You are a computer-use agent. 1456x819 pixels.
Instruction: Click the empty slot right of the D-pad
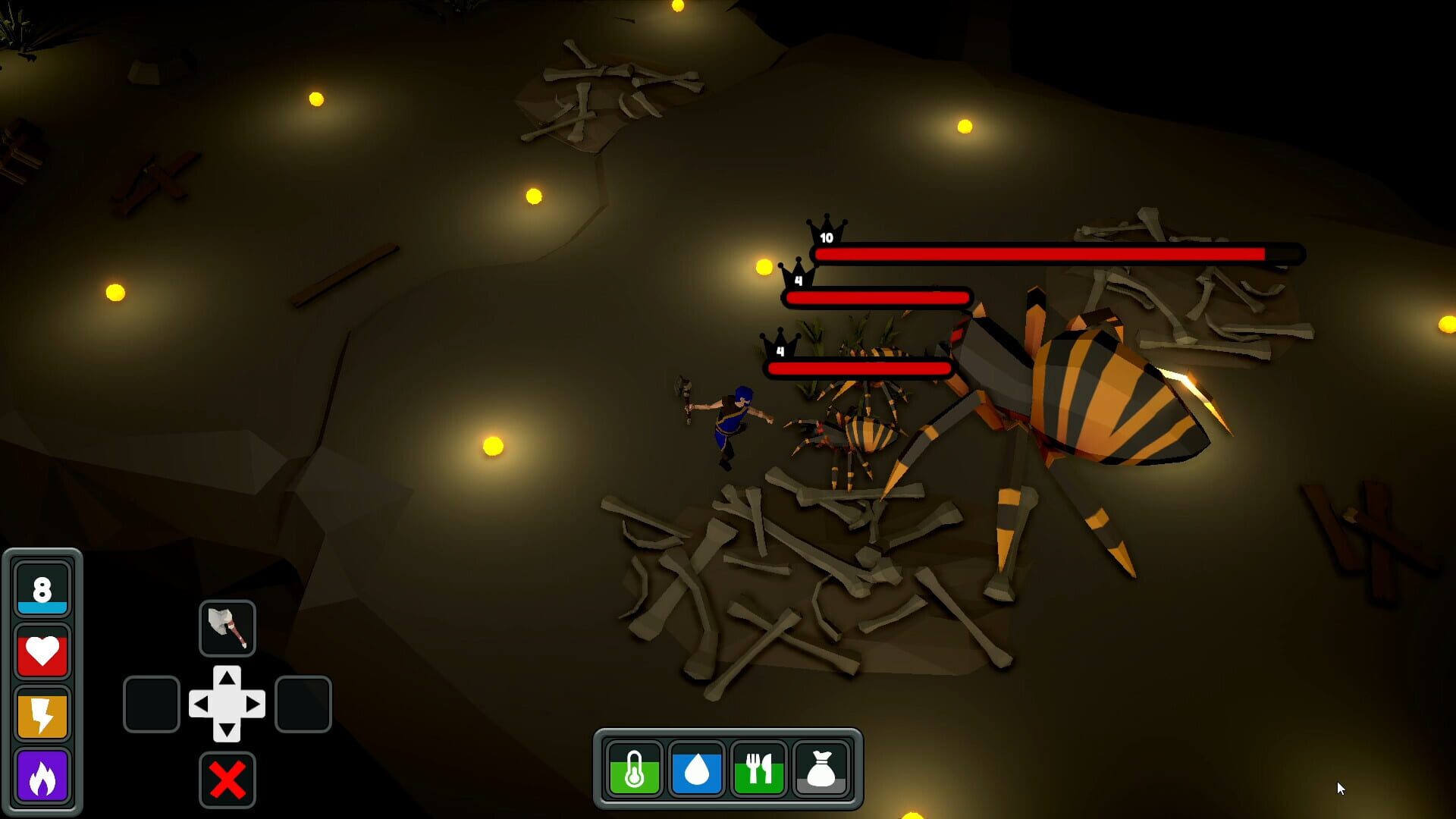[303, 706]
